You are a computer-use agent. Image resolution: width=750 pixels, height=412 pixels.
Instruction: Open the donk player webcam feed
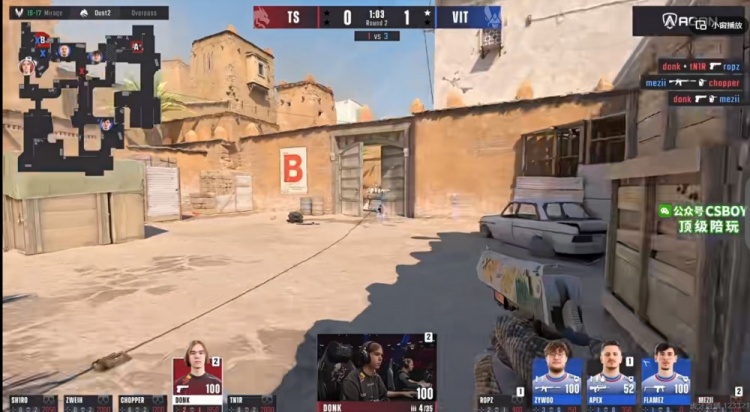tap(376, 367)
